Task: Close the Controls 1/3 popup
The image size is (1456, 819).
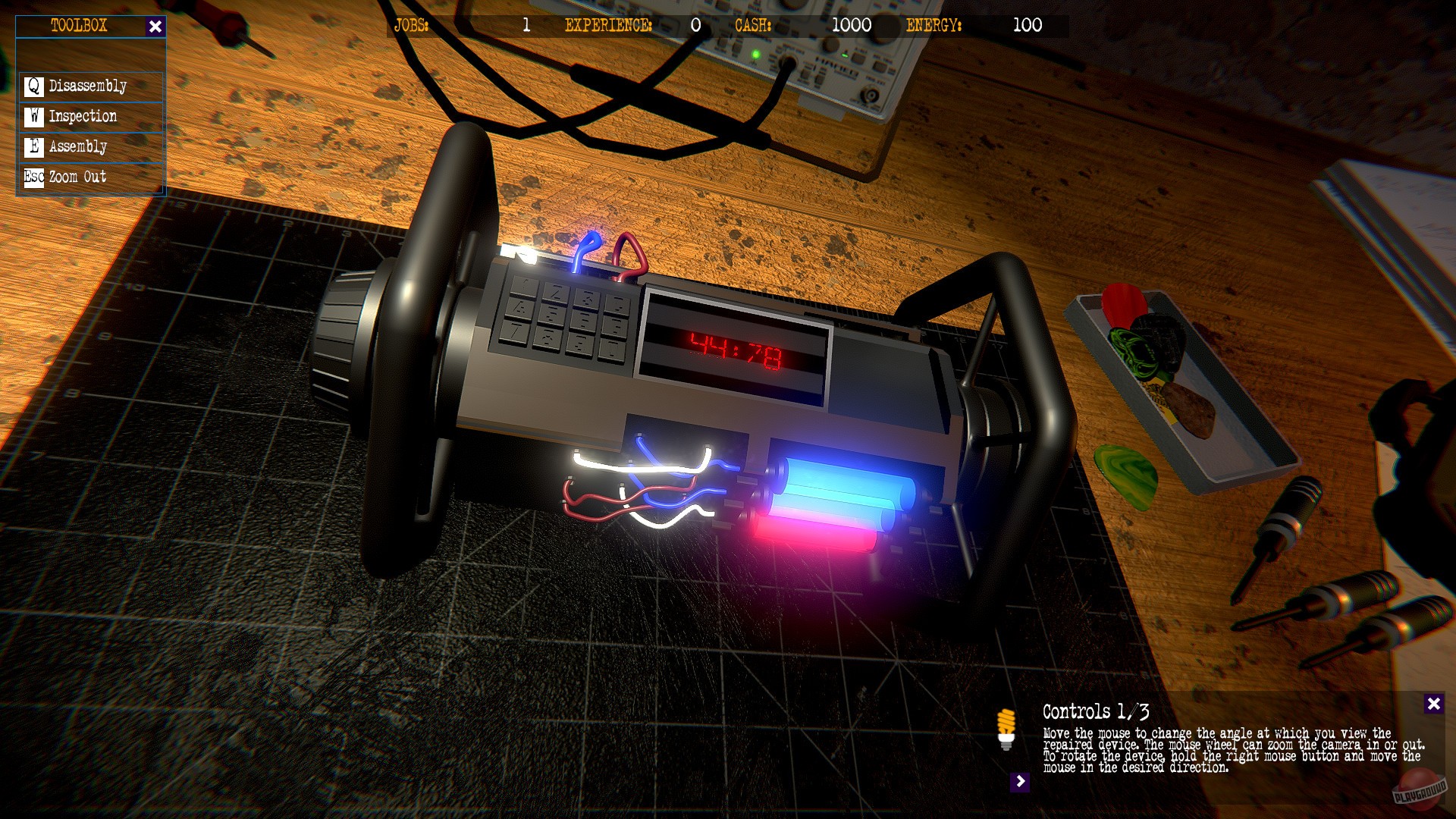Action: [x=1433, y=704]
